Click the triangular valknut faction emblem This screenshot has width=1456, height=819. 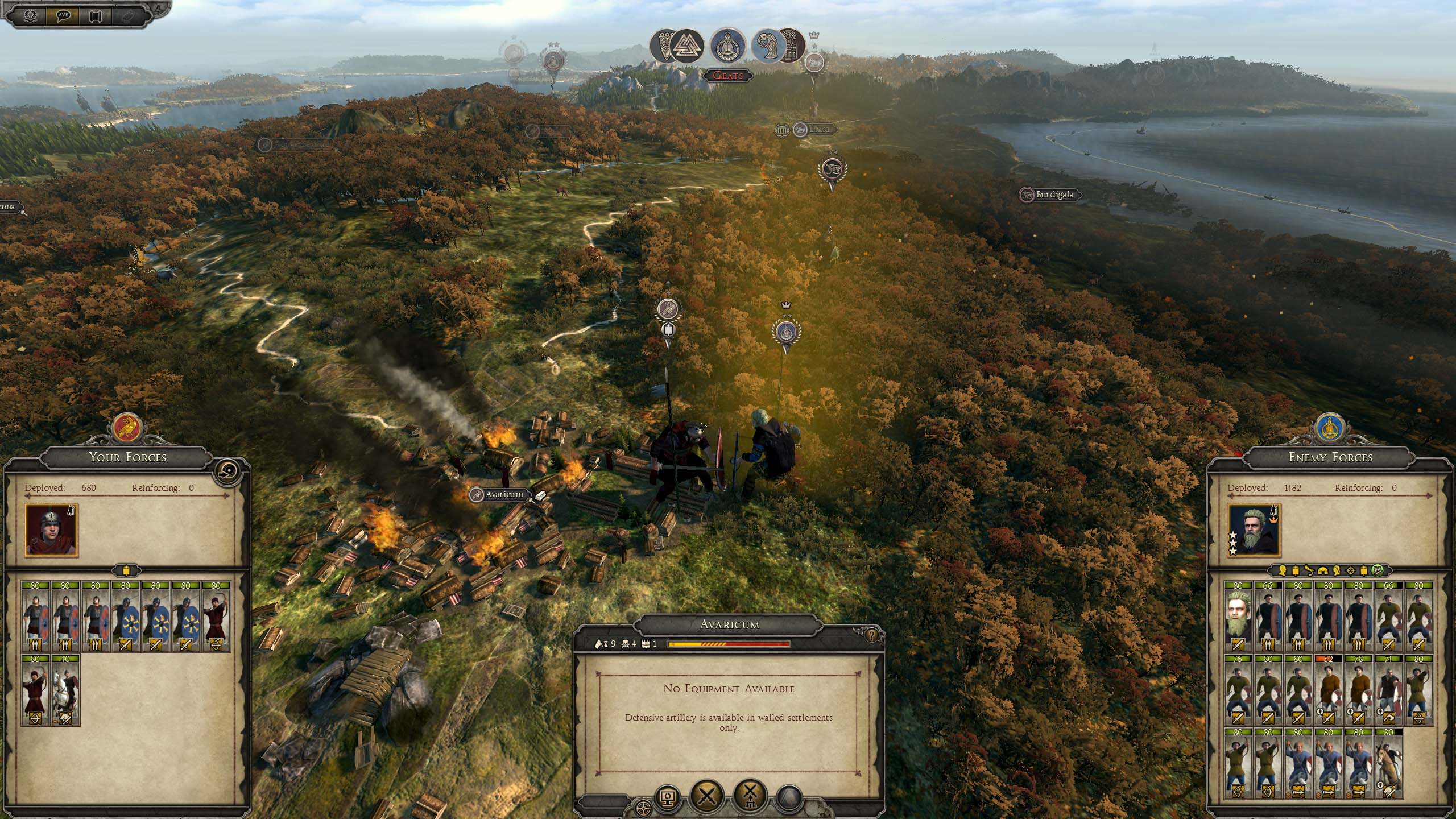point(686,45)
